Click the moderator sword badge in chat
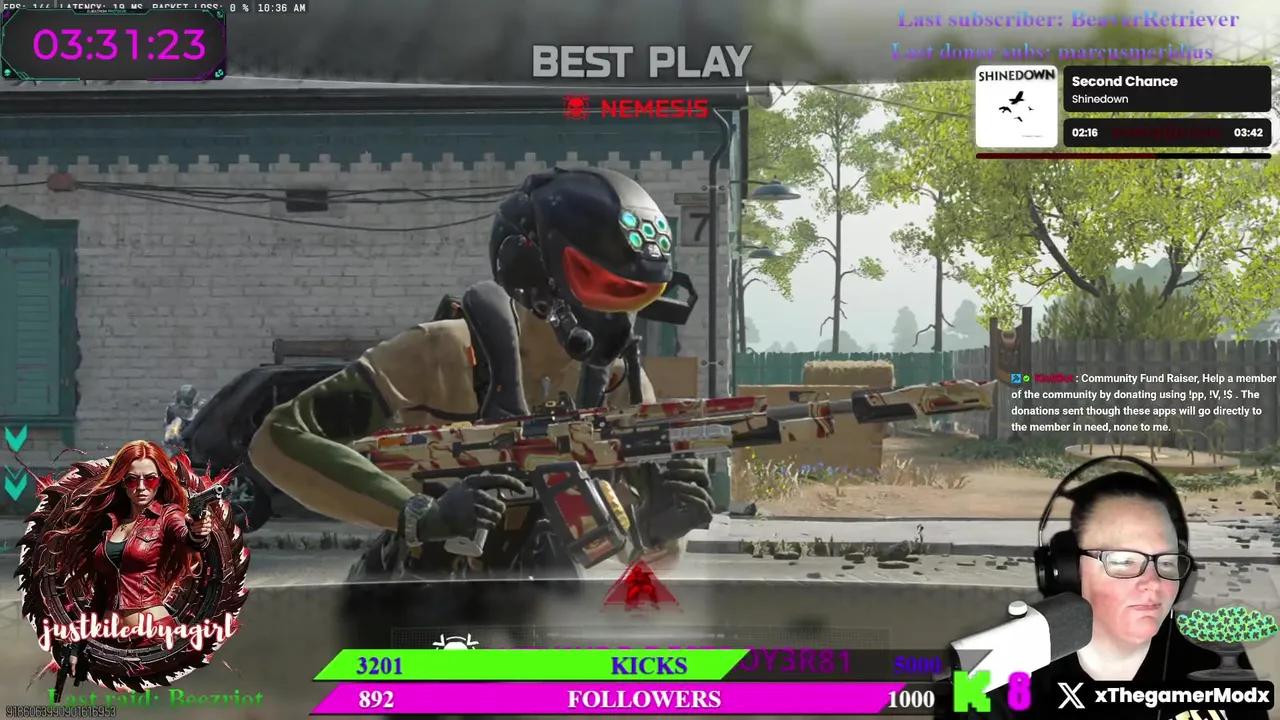 pyautogui.click(x=1016, y=378)
